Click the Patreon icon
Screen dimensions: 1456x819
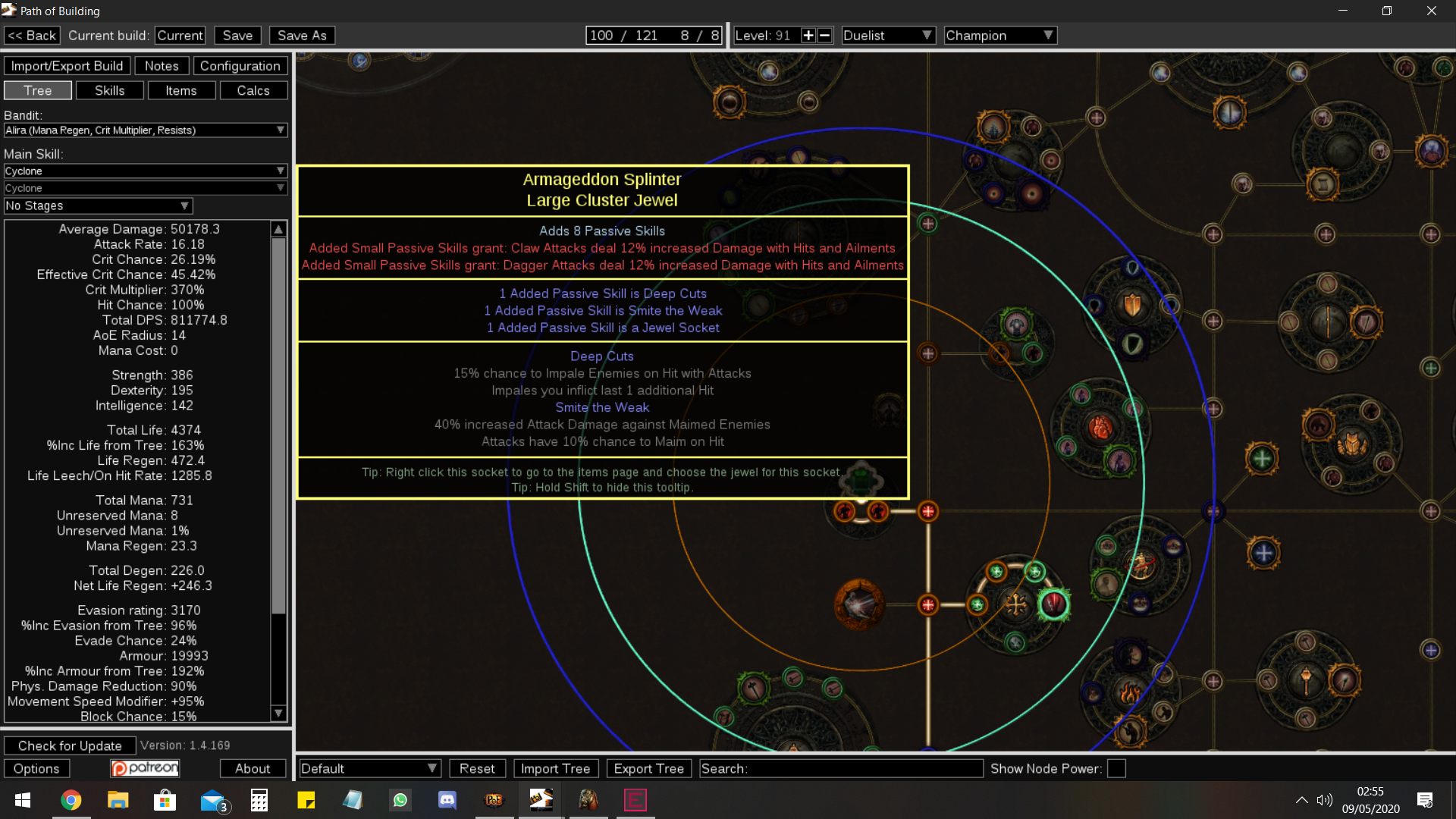[x=145, y=767]
